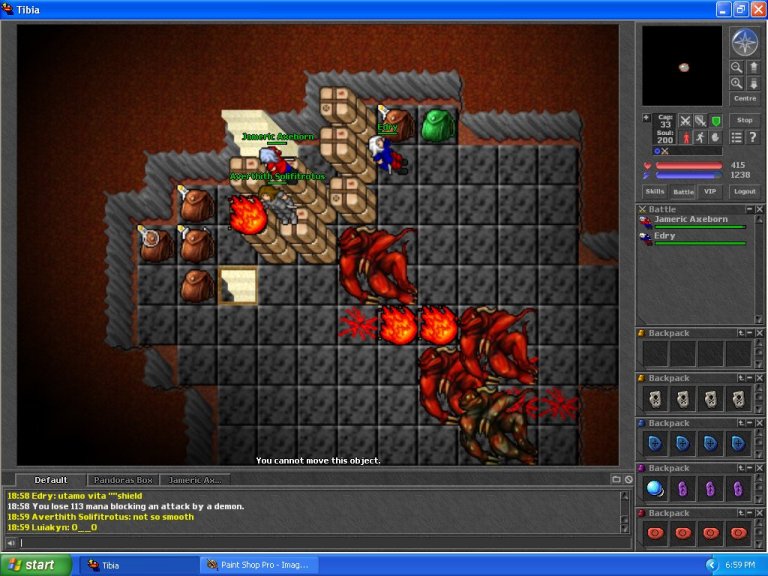Zoom in the minimap with the plus magnifier

[x=736, y=83]
